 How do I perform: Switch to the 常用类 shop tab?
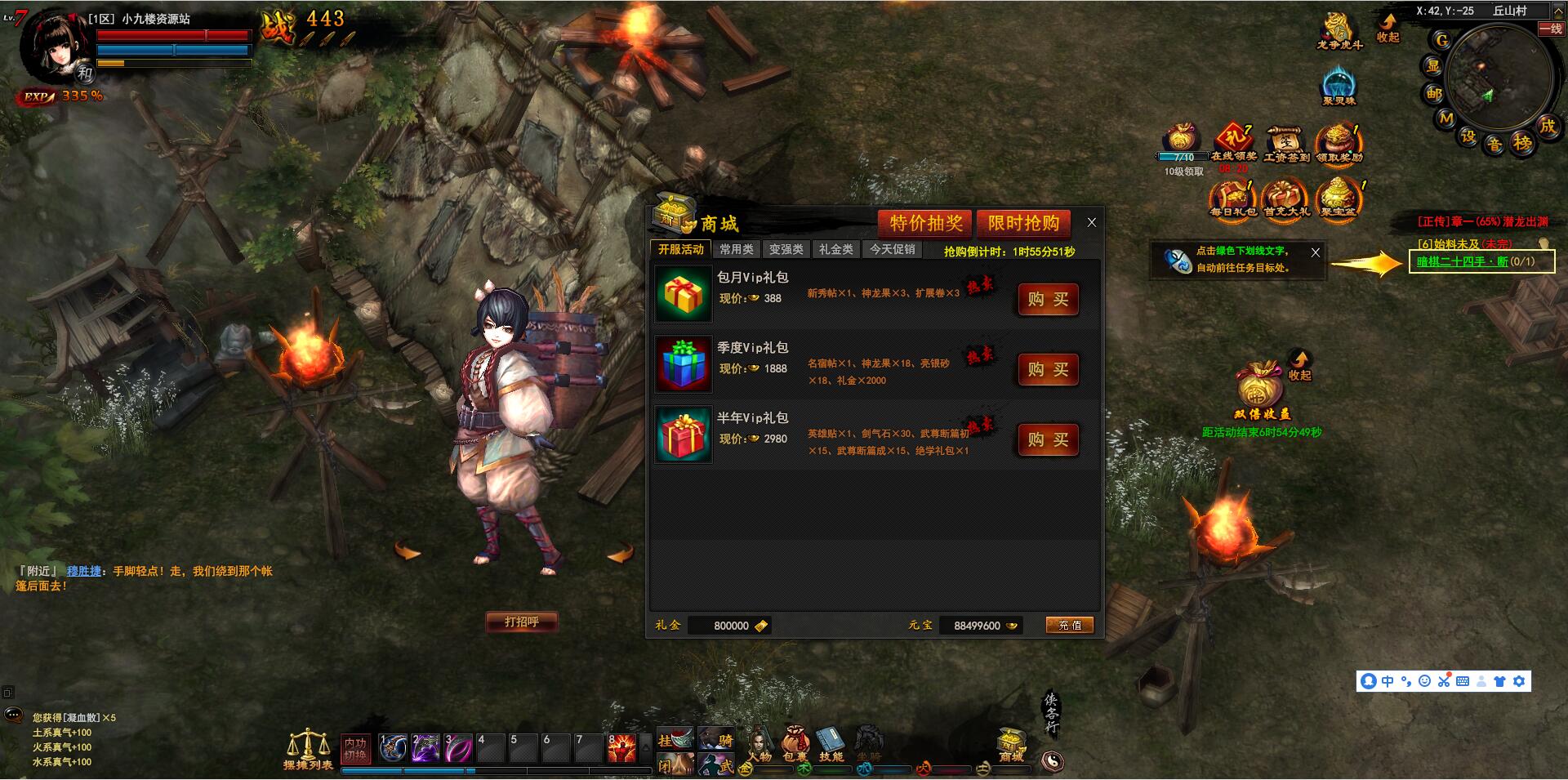(x=737, y=249)
